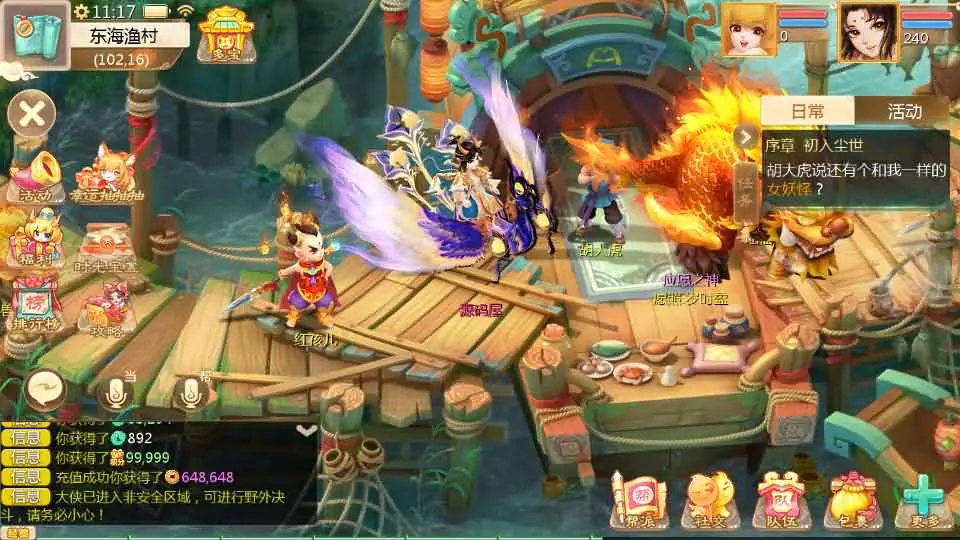Select the 日常 quest tab
The image size is (960, 540).
pos(808,111)
